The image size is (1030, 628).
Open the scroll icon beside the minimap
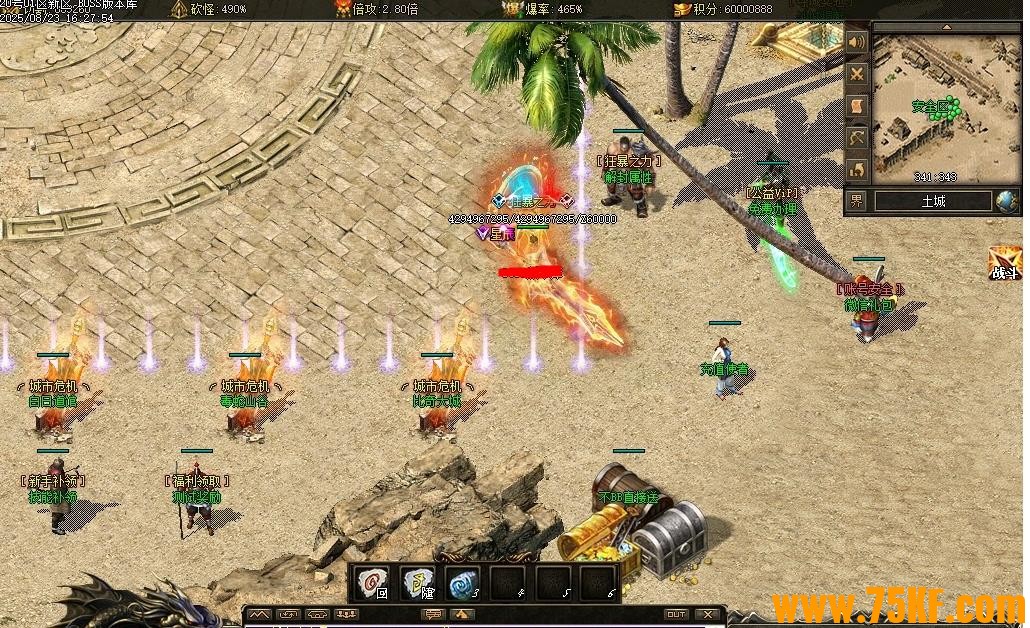pyautogui.click(x=857, y=106)
